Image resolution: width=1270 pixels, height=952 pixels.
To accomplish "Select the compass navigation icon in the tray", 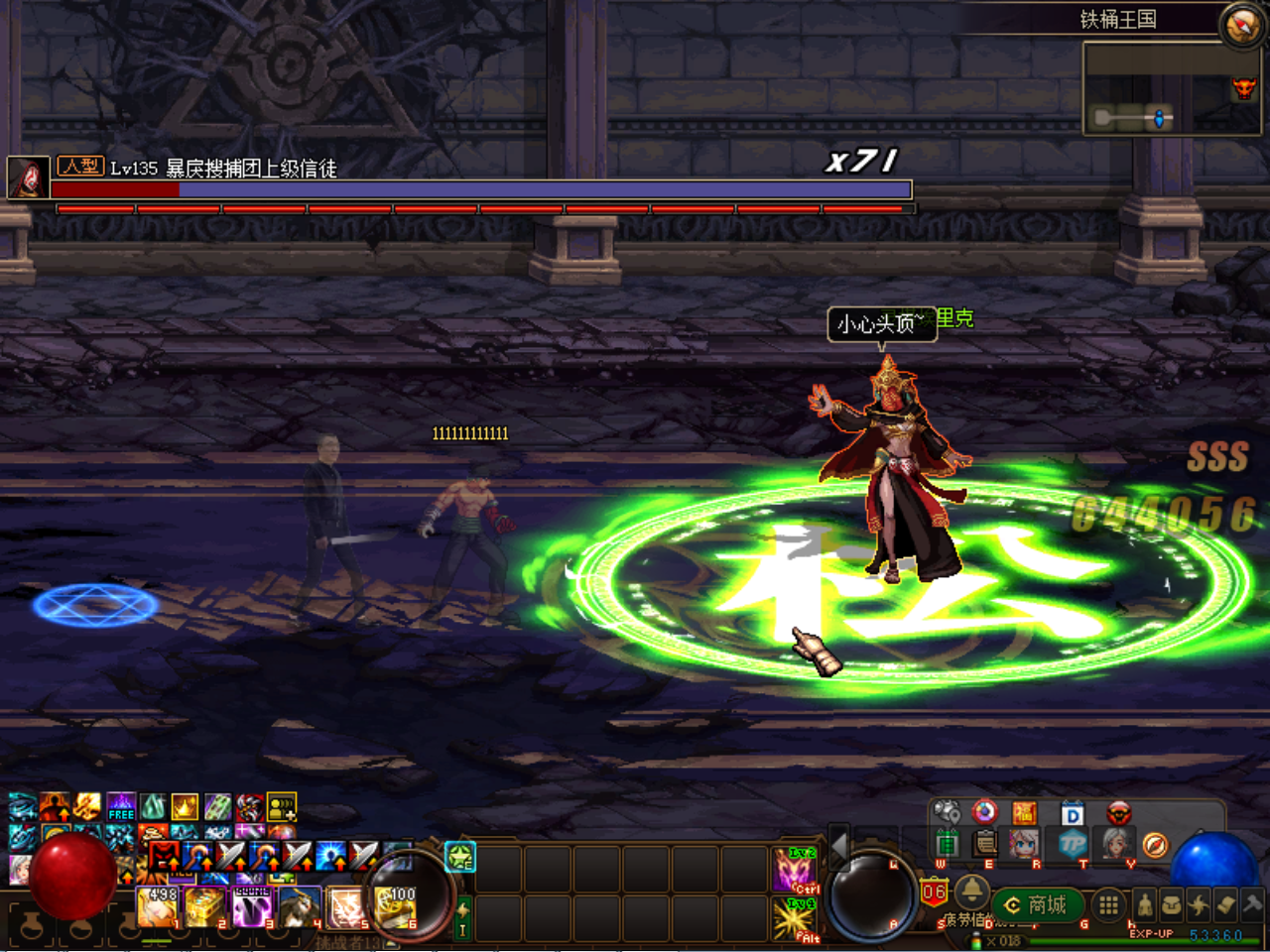I will click(1154, 844).
